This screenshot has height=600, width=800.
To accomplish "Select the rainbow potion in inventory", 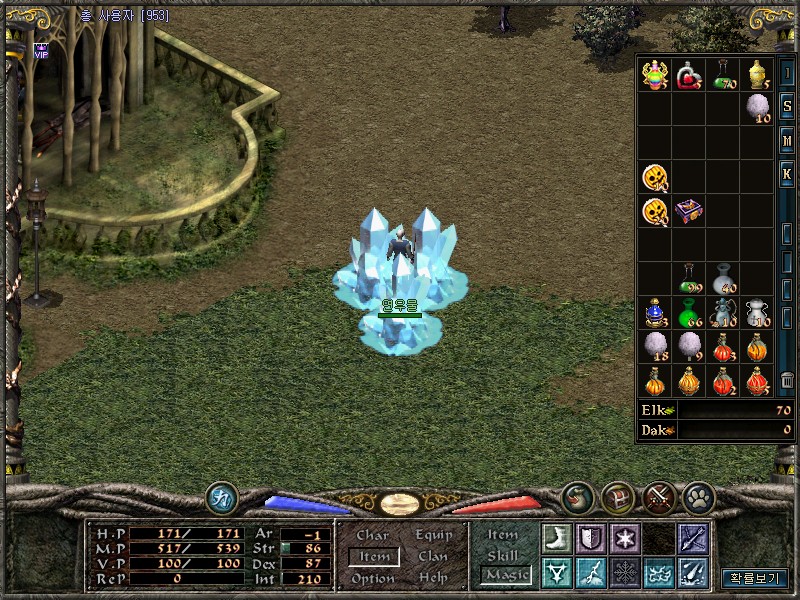I will tap(655, 75).
